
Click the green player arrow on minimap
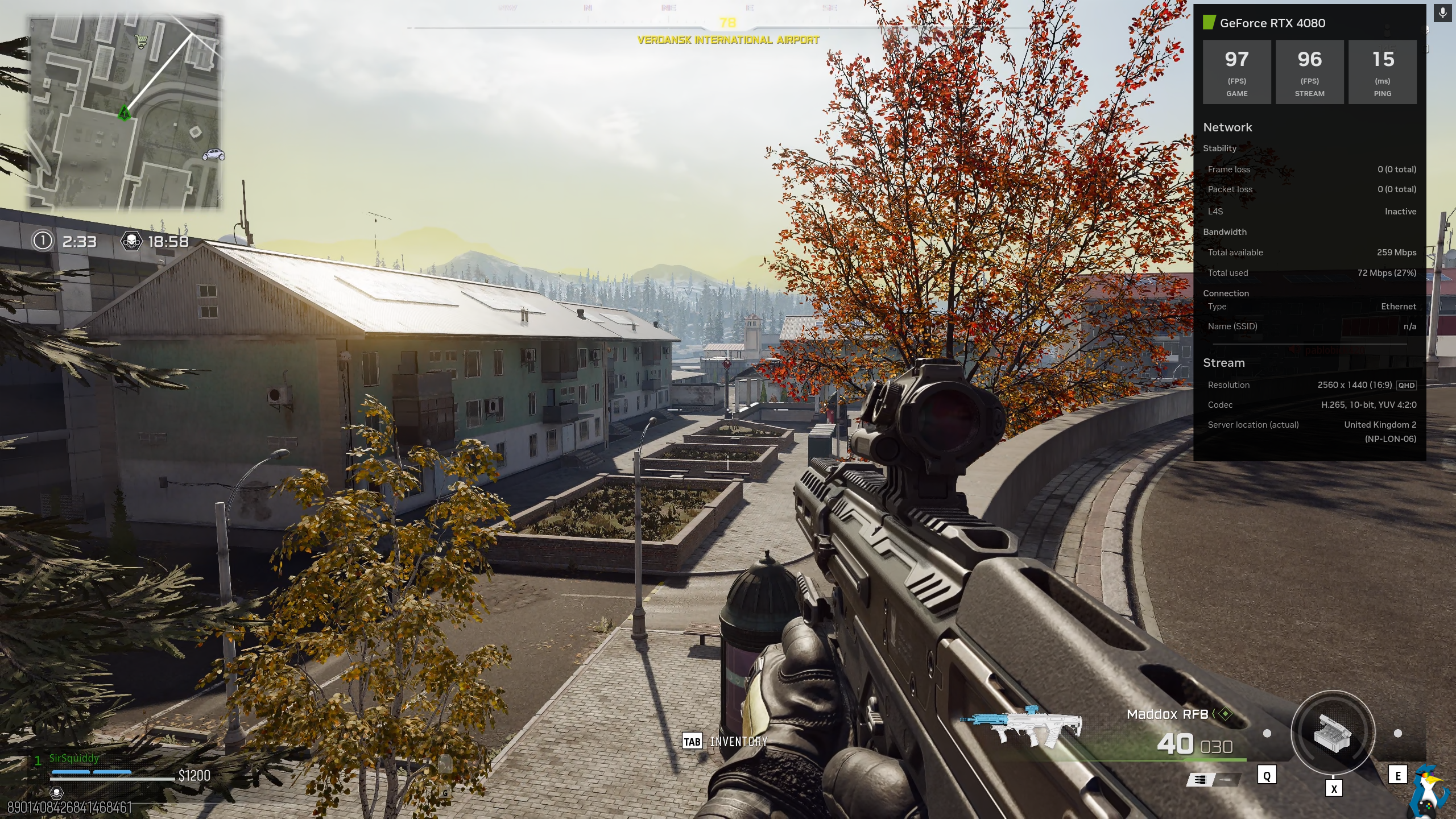click(124, 113)
